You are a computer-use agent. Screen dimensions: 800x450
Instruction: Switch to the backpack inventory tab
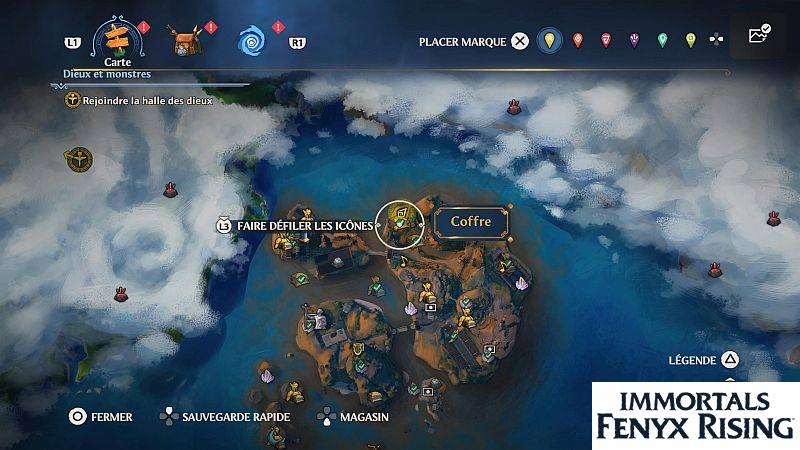[184, 41]
